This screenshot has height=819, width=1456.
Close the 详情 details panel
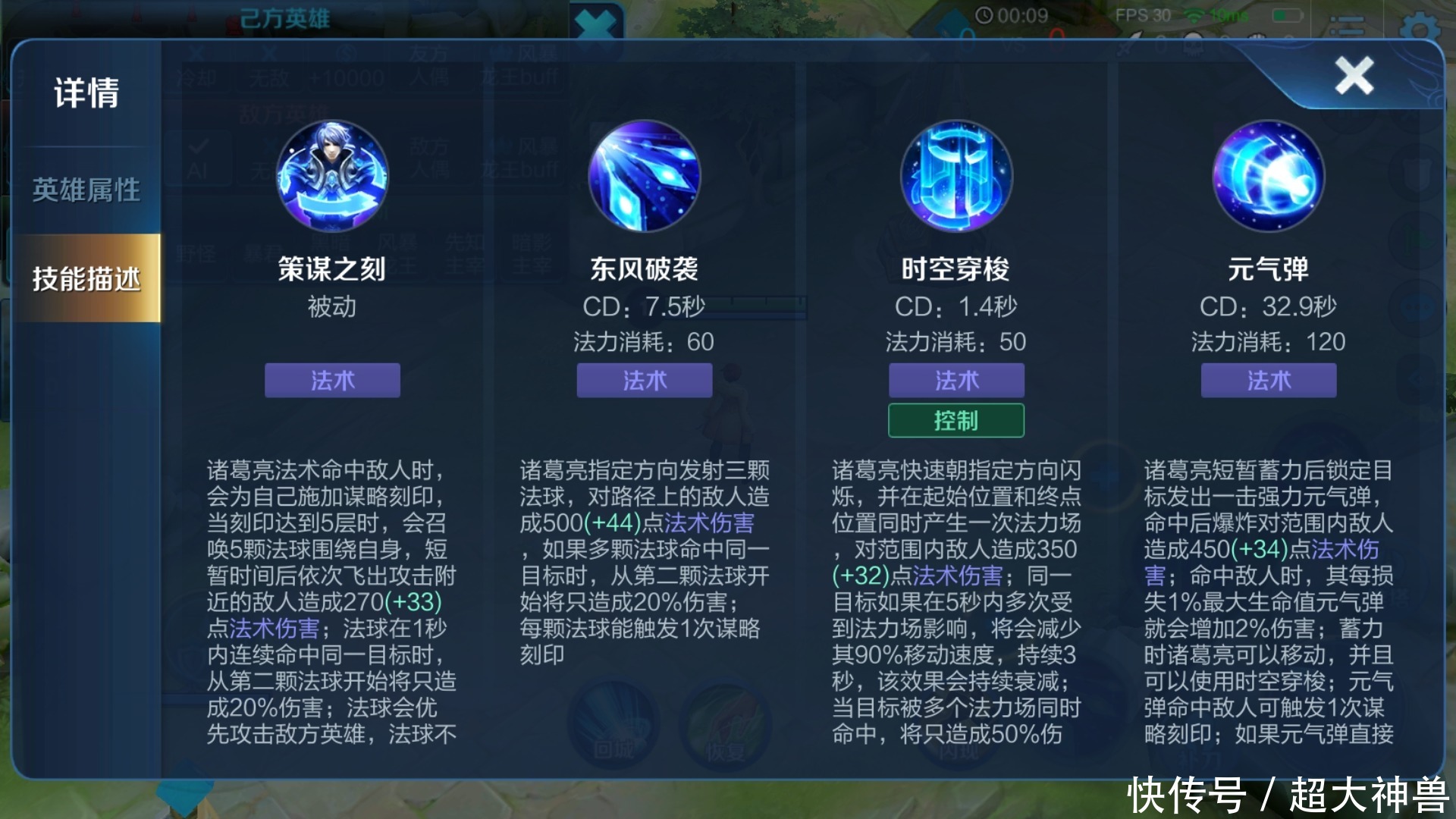(x=1354, y=76)
